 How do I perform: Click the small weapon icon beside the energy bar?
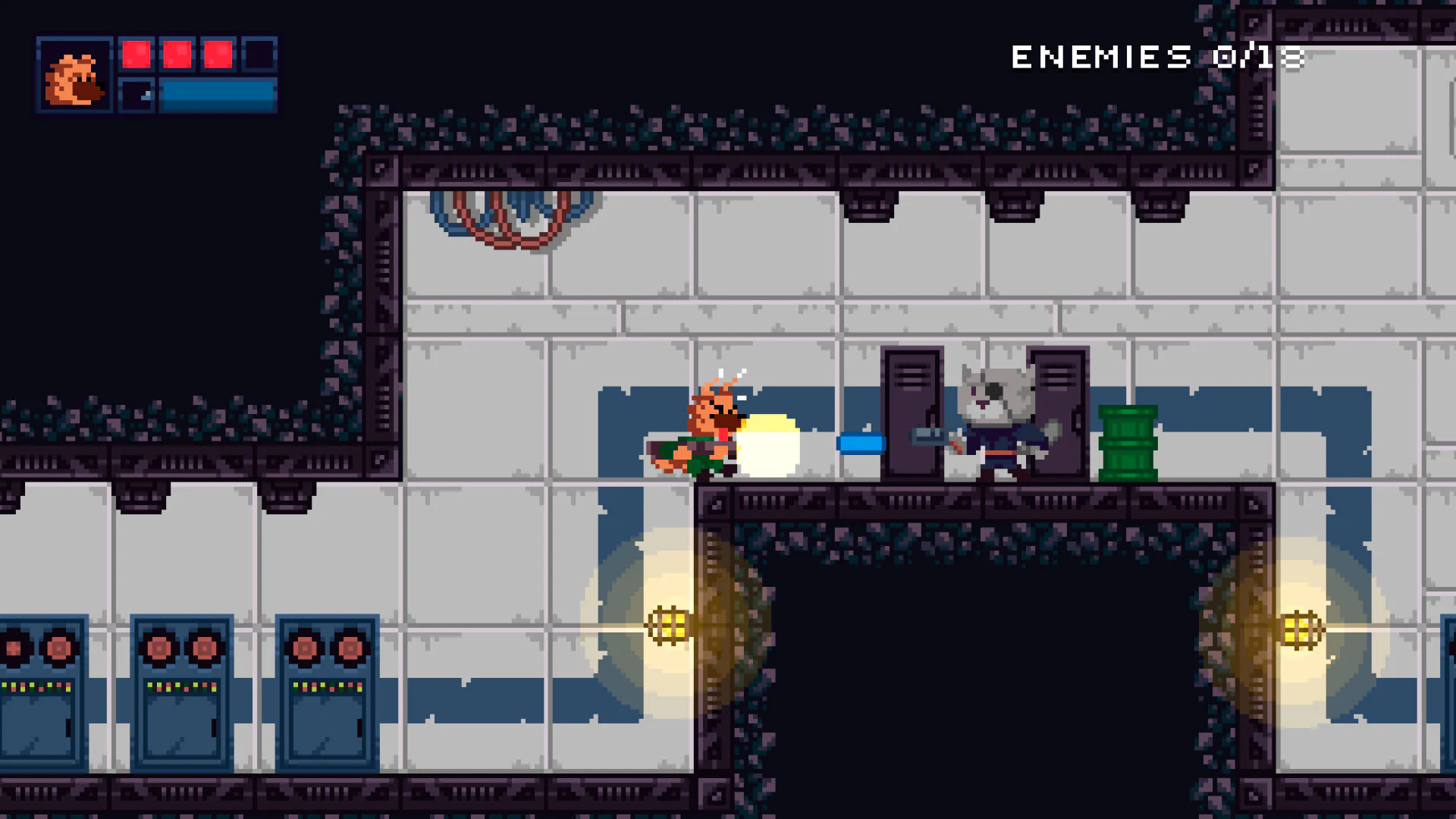pyautogui.click(x=136, y=94)
